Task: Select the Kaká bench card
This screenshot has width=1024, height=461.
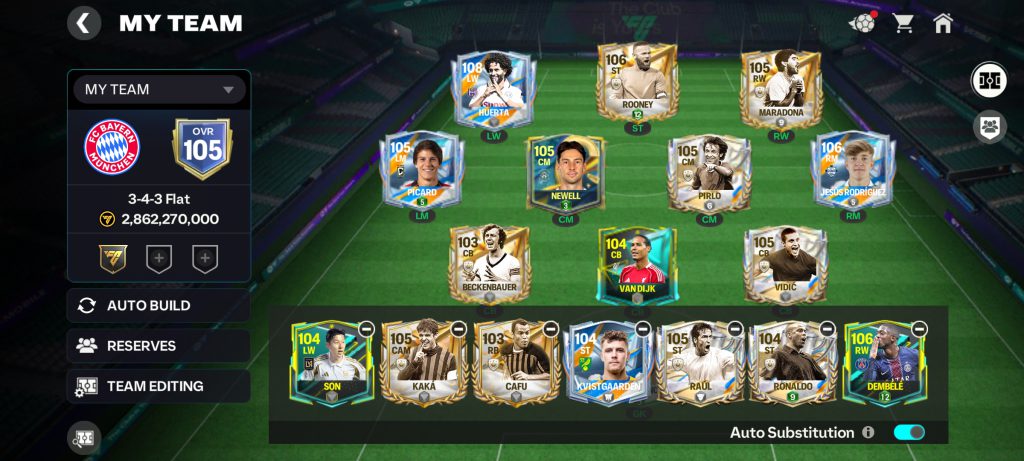Action: coord(424,362)
